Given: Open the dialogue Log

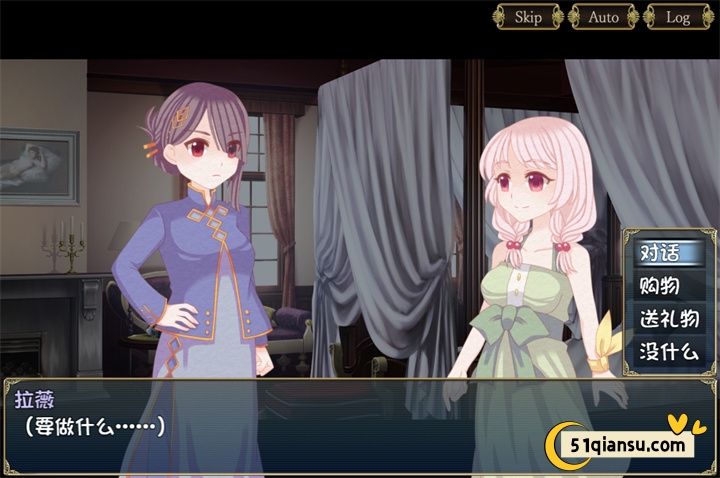Looking at the screenshot, I should pyautogui.click(x=678, y=17).
